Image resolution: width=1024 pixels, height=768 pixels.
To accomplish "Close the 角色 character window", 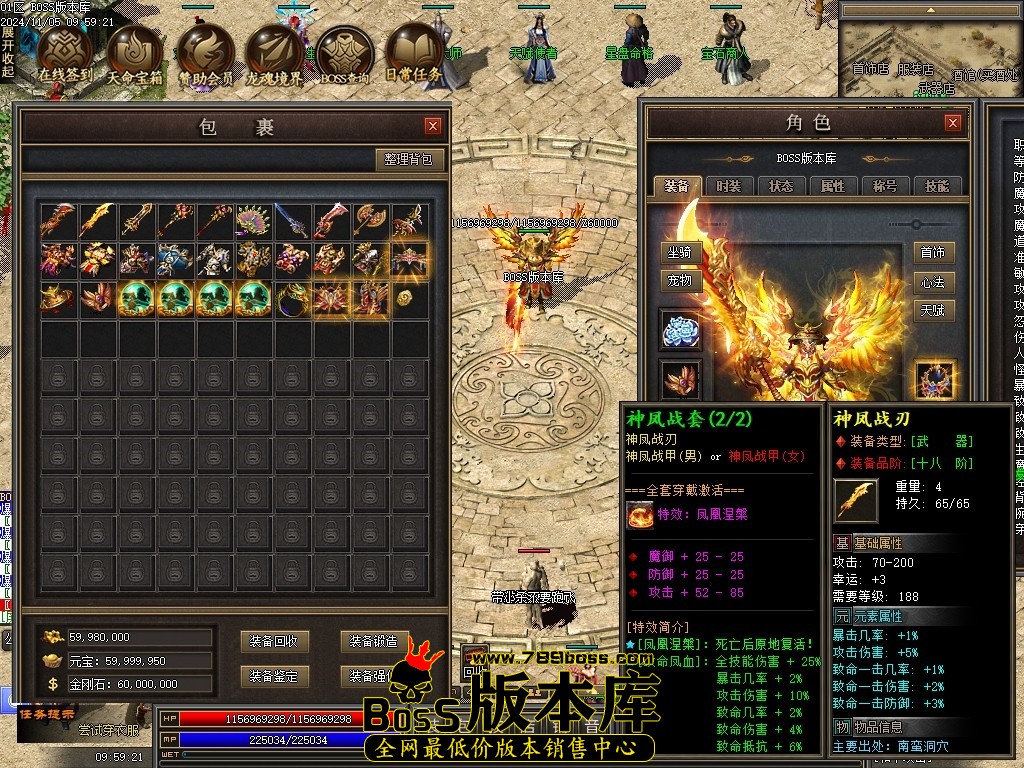I will 953,123.
